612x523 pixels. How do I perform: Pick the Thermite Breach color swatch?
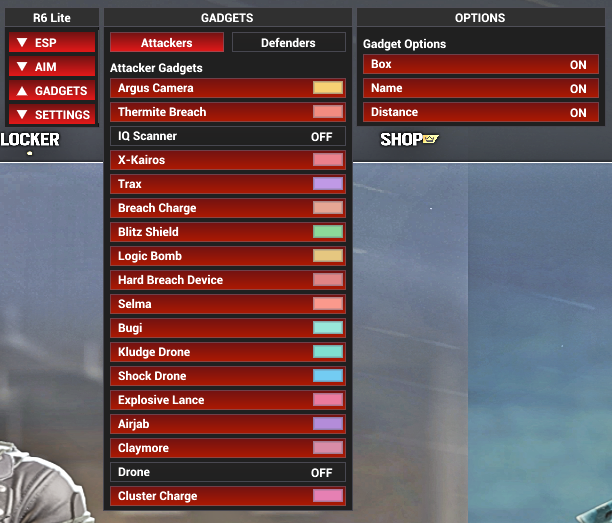328,112
